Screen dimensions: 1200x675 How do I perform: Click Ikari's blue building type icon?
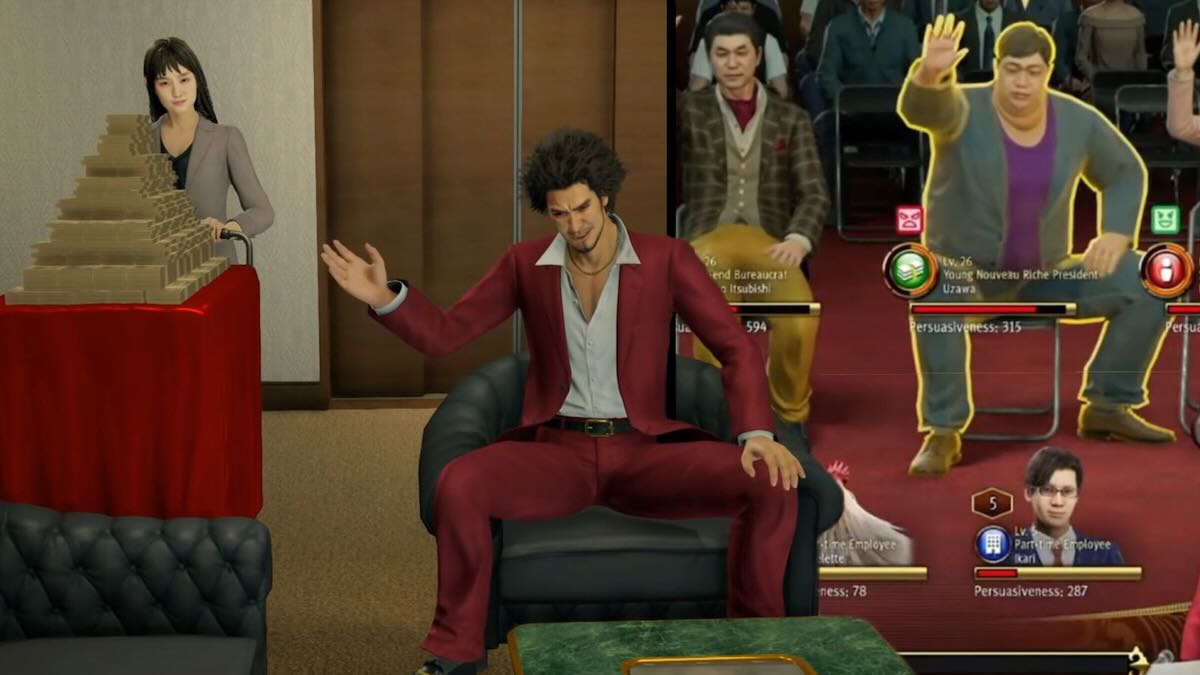993,544
